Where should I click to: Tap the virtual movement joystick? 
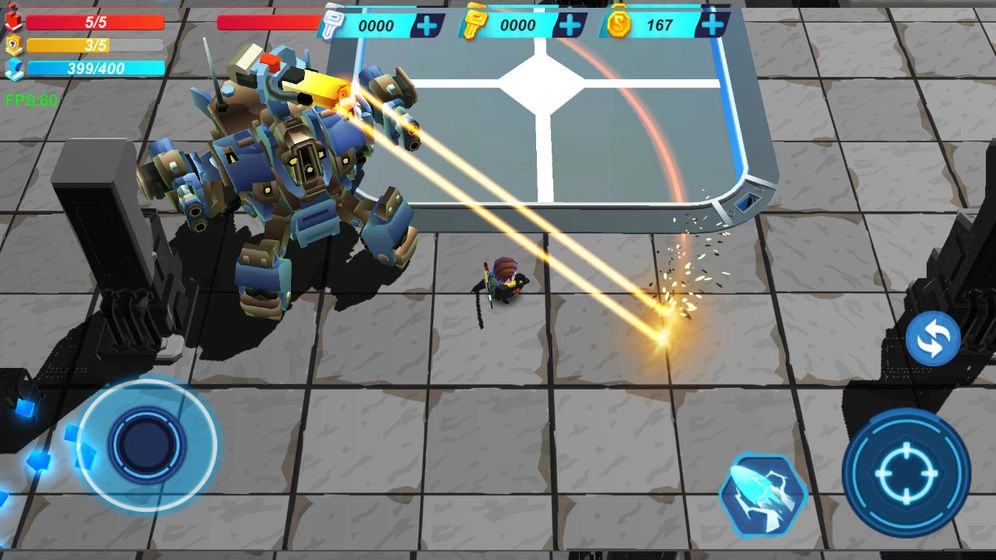pos(146,443)
